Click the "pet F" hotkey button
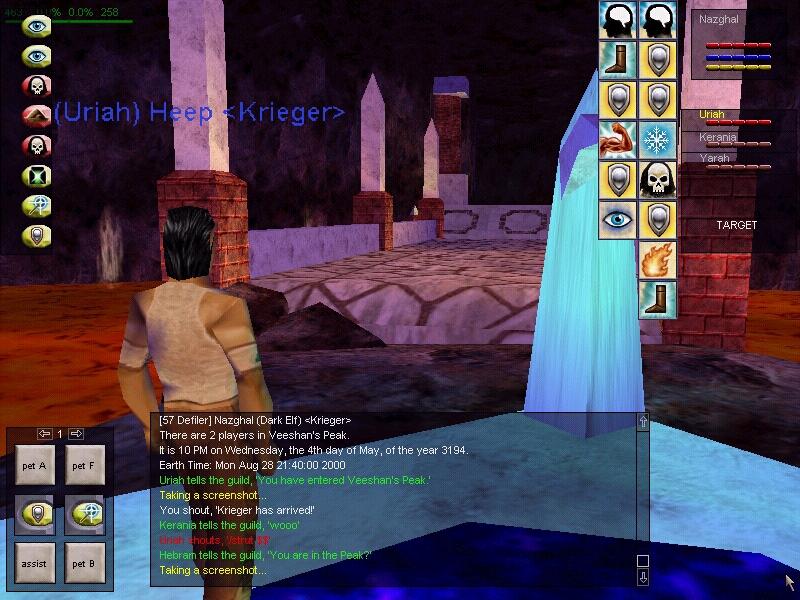The height and width of the screenshot is (600, 800). point(85,465)
